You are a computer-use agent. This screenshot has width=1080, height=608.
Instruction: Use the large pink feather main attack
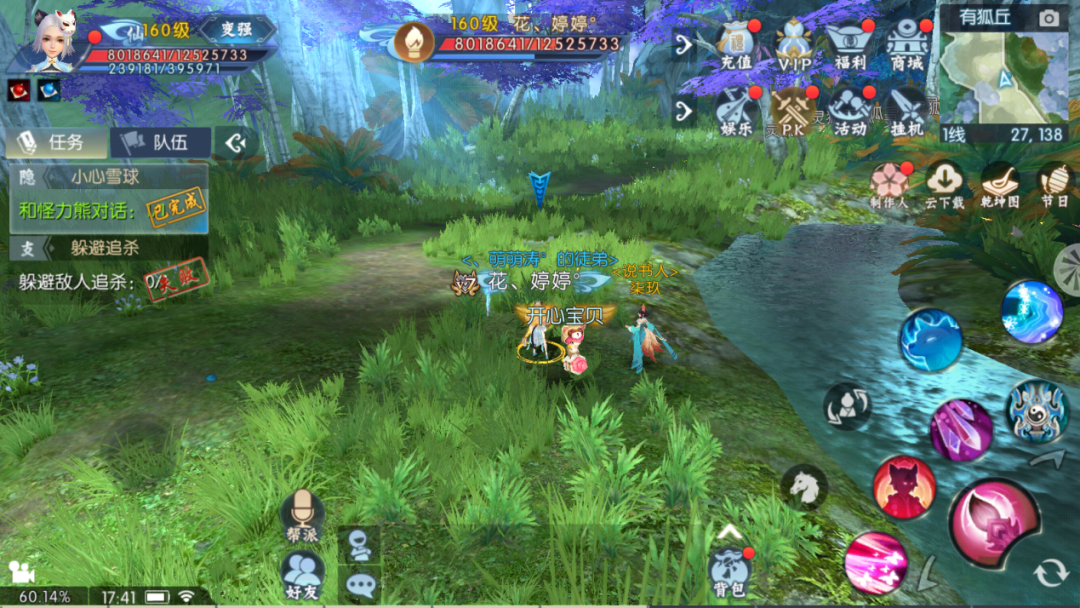[x=994, y=524]
